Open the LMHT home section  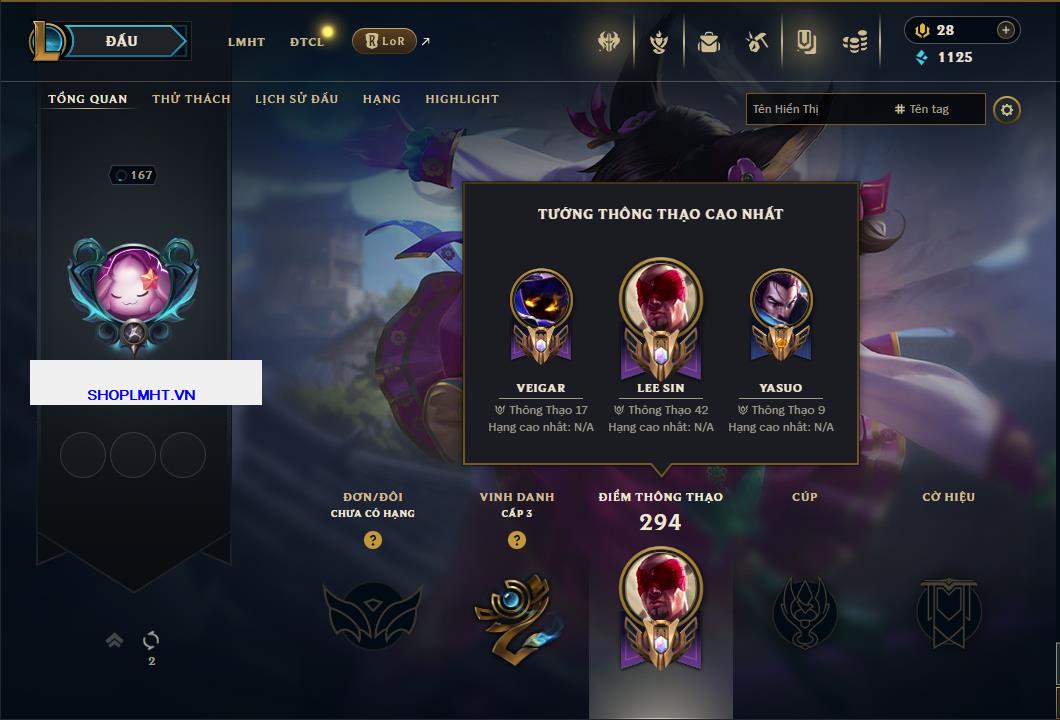coord(246,42)
